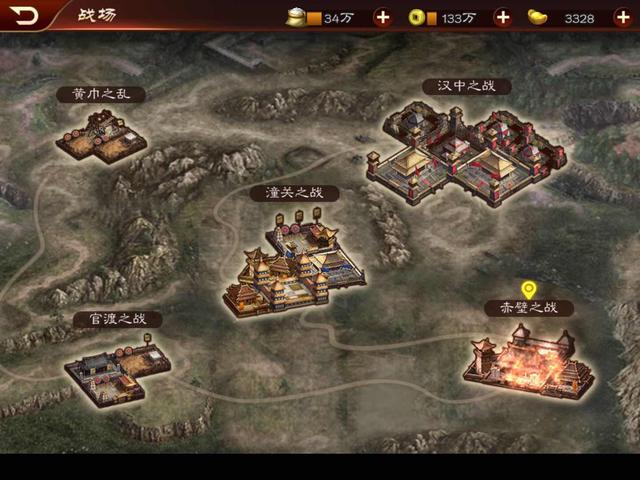This screenshot has width=640, height=480.
Task: Click the yellow location marker above 赤壁之战
Action: tap(529, 291)
